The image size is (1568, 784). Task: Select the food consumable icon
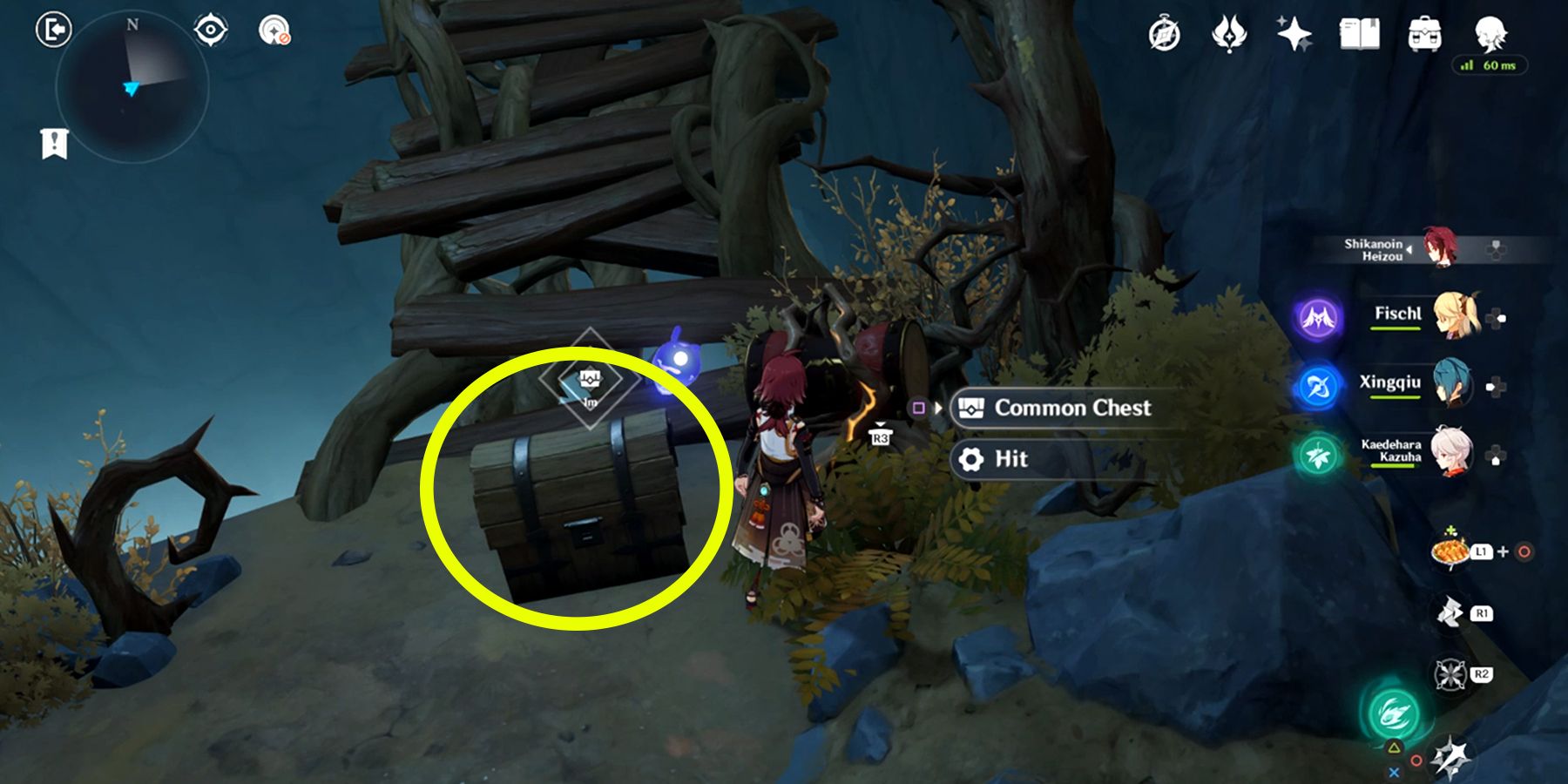[x=1450, y=551]
